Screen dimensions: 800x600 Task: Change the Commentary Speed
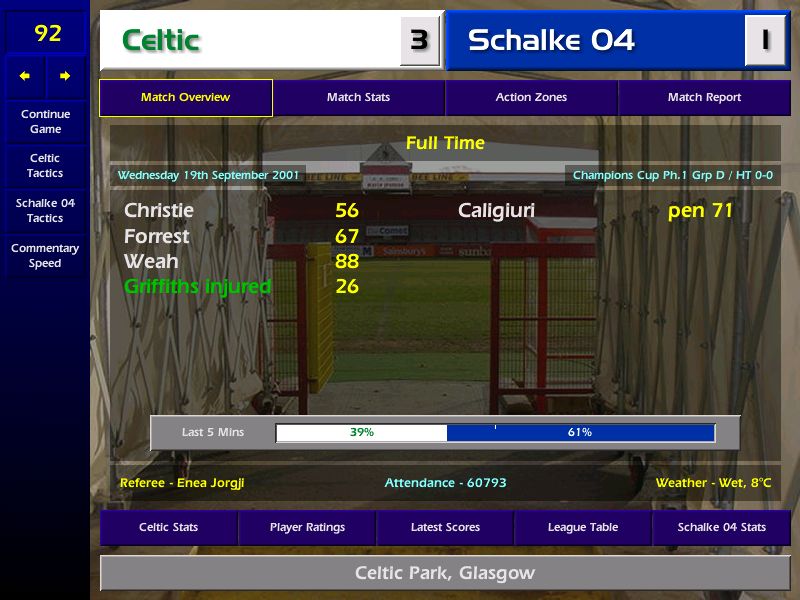pyautogui.click(x=45, y=256)
